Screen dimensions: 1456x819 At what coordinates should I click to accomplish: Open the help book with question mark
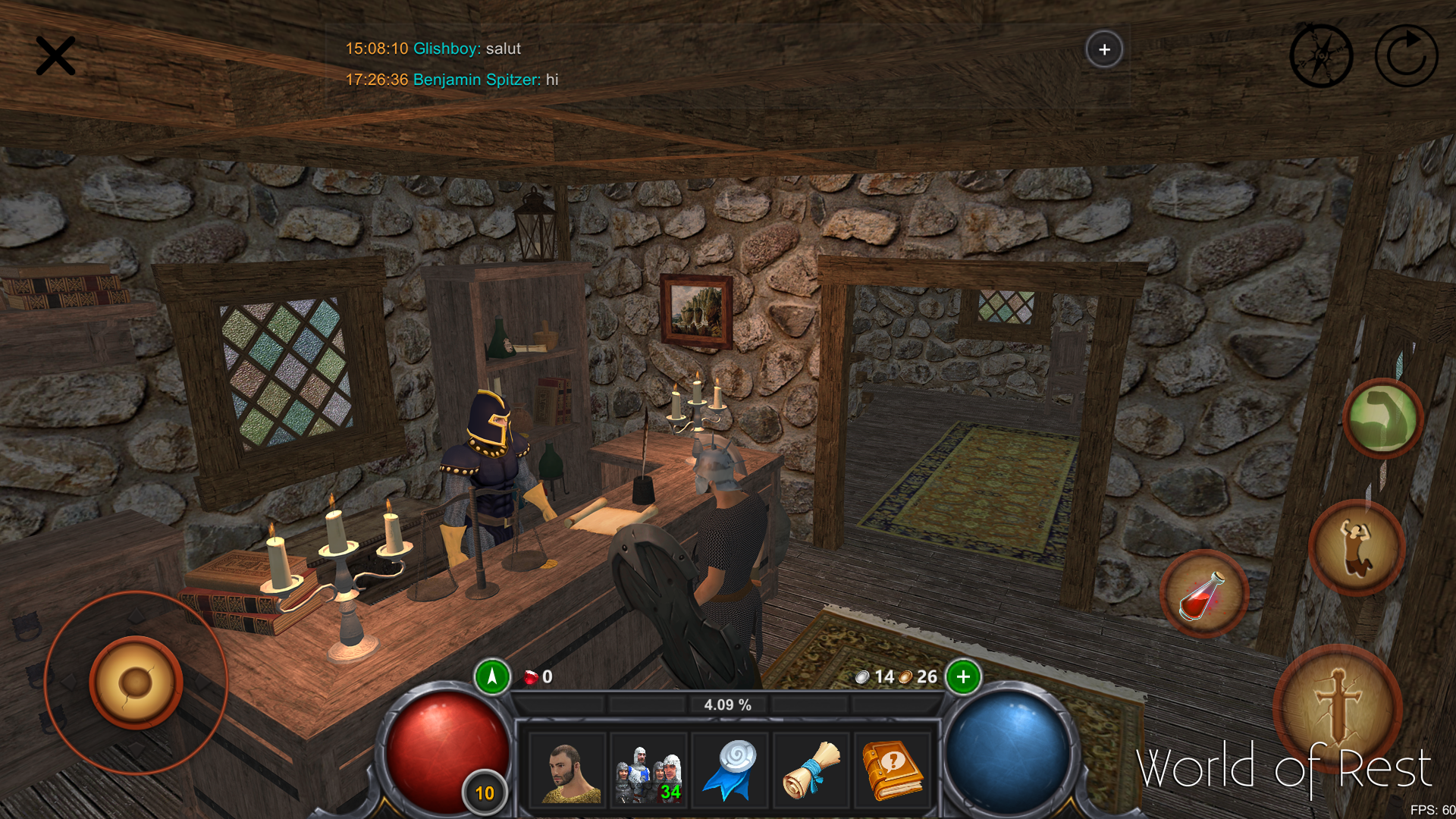coord(893,768)
